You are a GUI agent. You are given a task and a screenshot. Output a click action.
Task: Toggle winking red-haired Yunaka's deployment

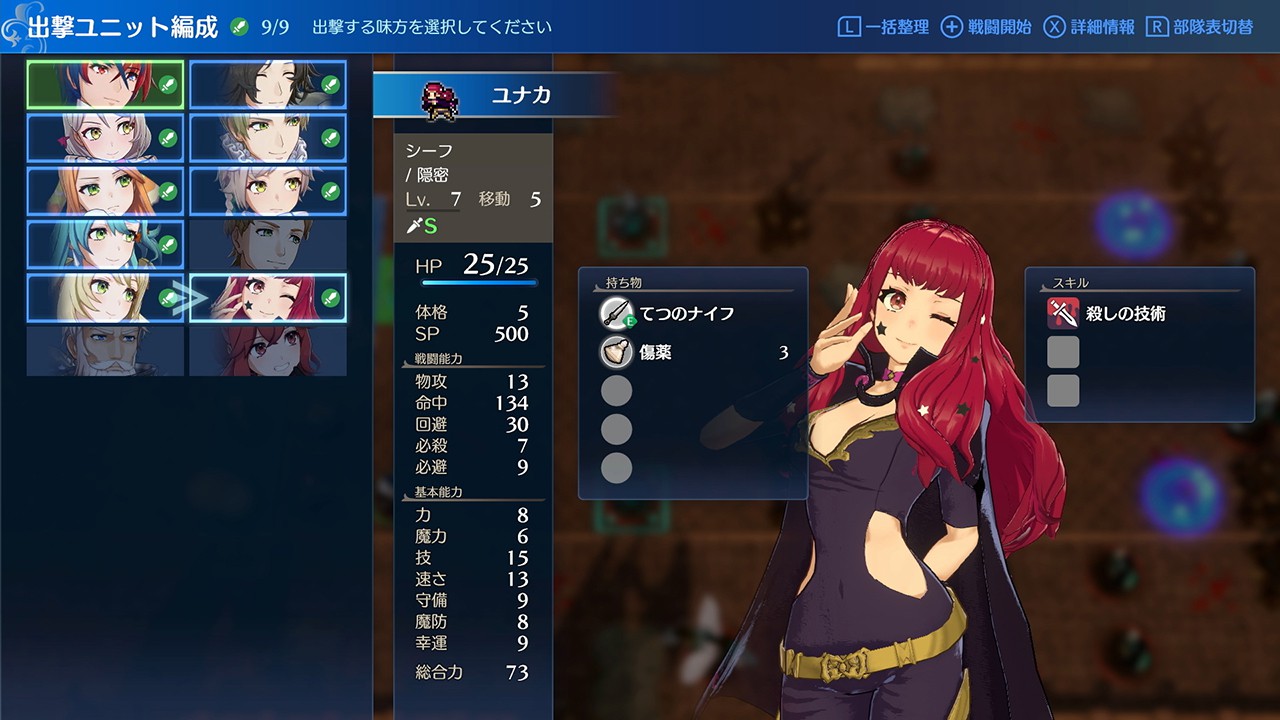268,298
